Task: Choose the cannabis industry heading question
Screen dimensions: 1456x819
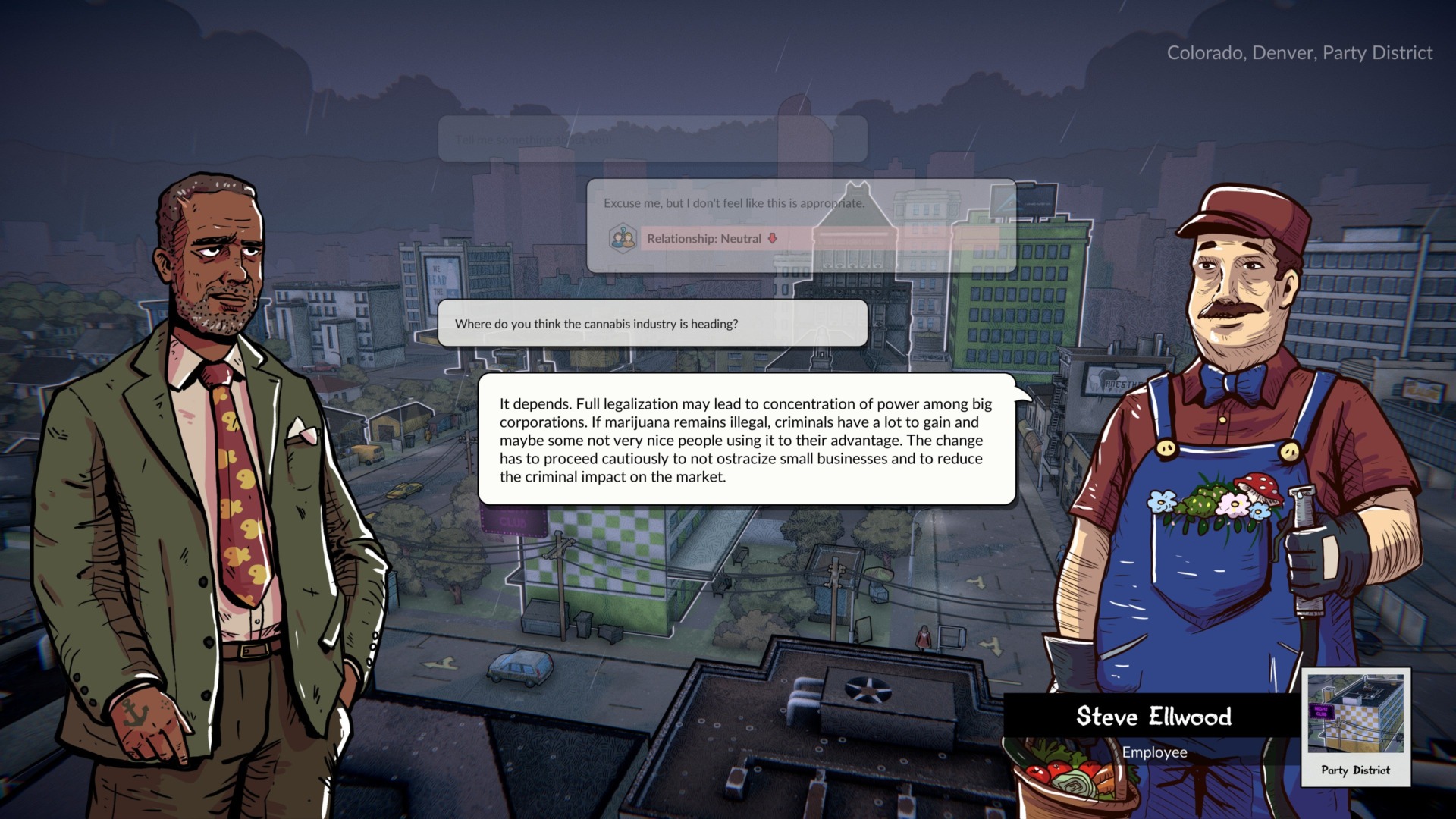Action: 652,324
